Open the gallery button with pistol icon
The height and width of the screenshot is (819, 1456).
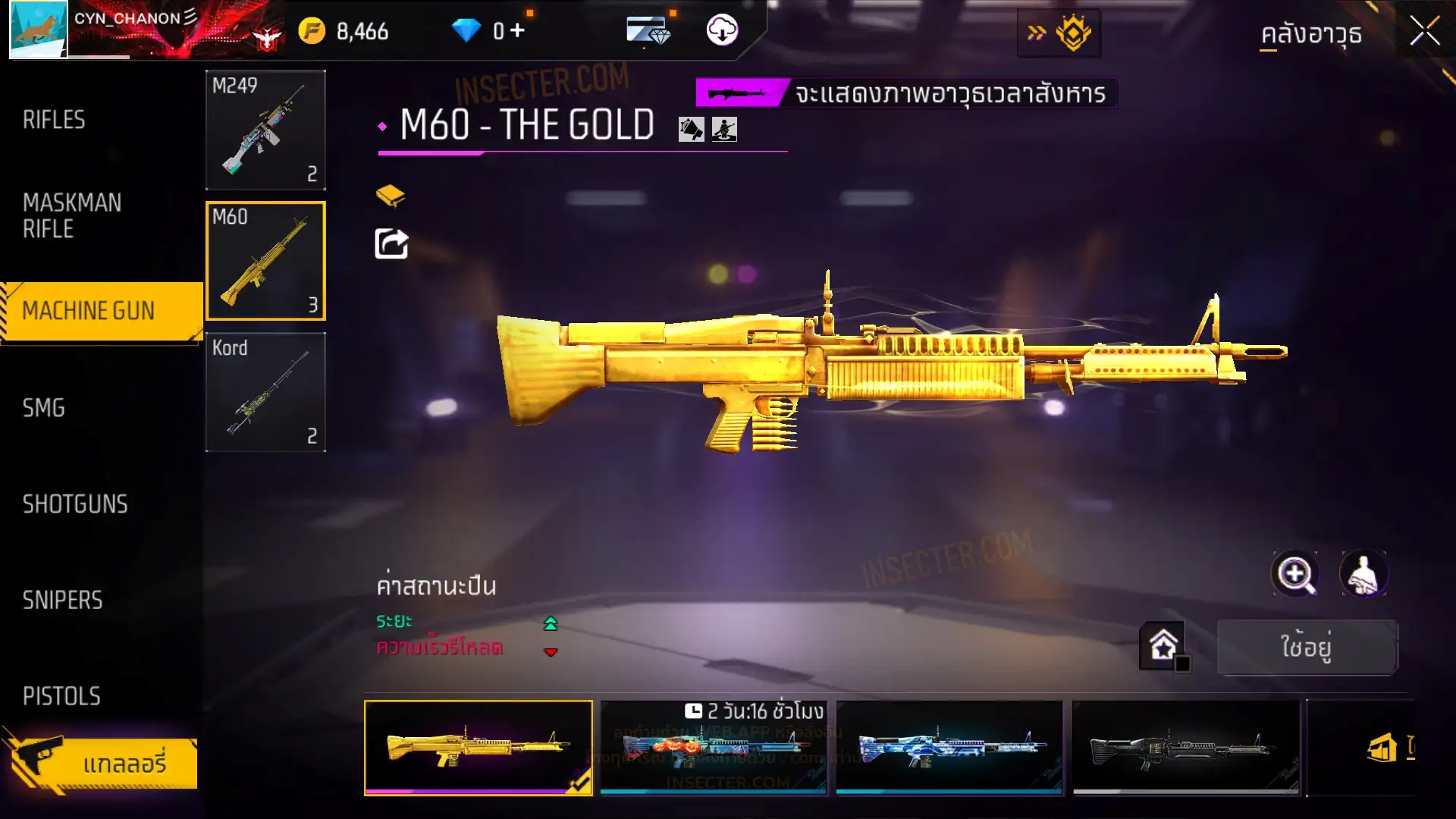point(102,763)
